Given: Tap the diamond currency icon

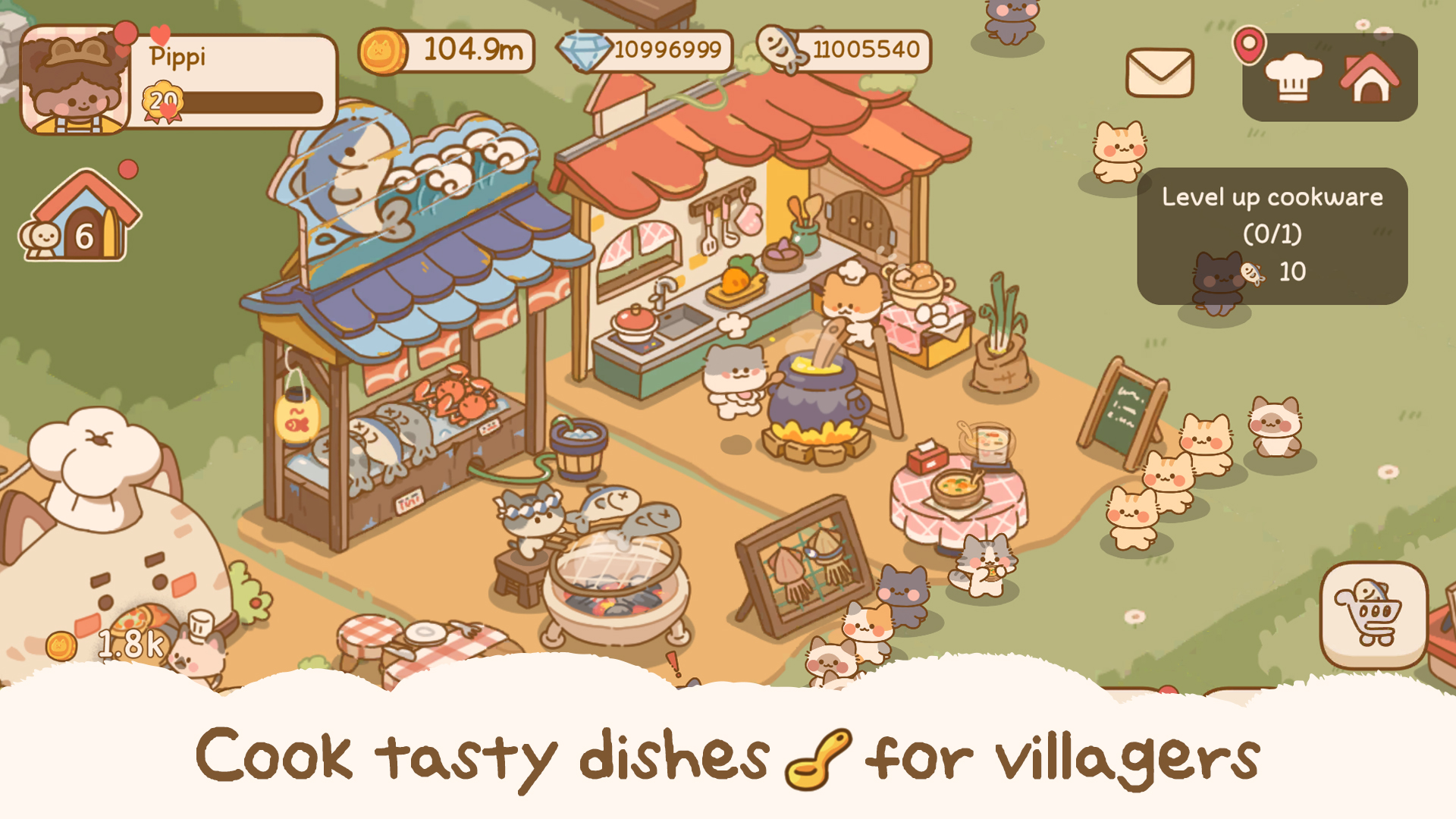Looking at the screenshot, I should 582,51.
